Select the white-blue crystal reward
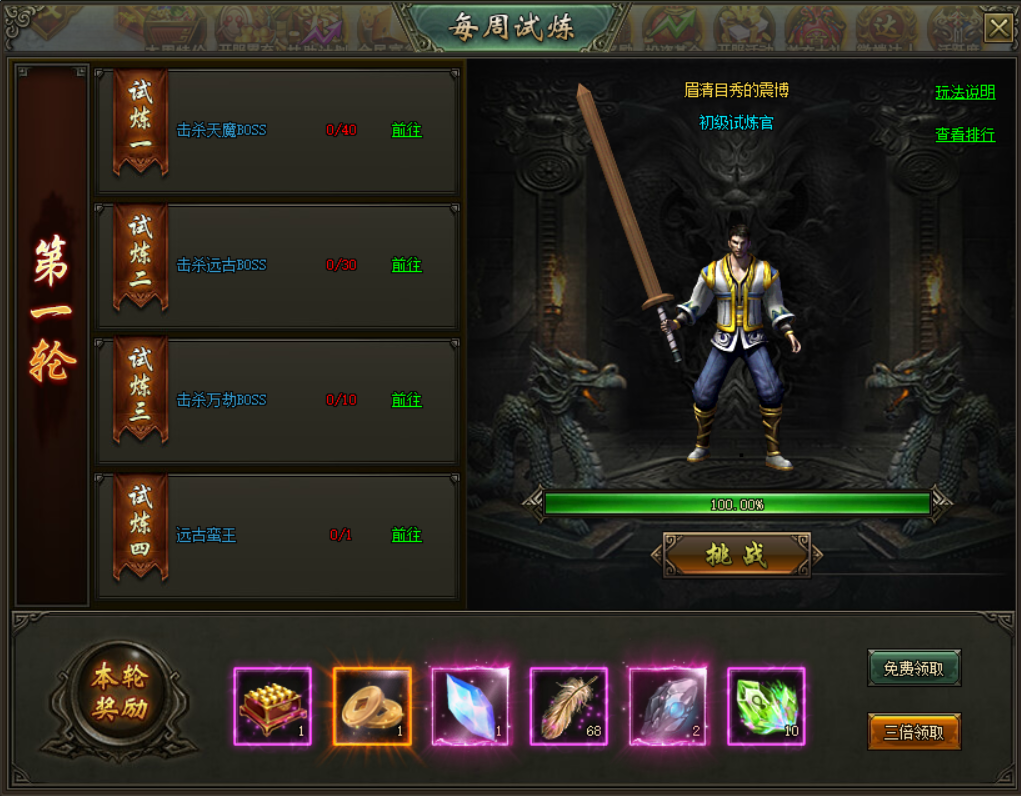1021x796 pixels. coord(470,706)
